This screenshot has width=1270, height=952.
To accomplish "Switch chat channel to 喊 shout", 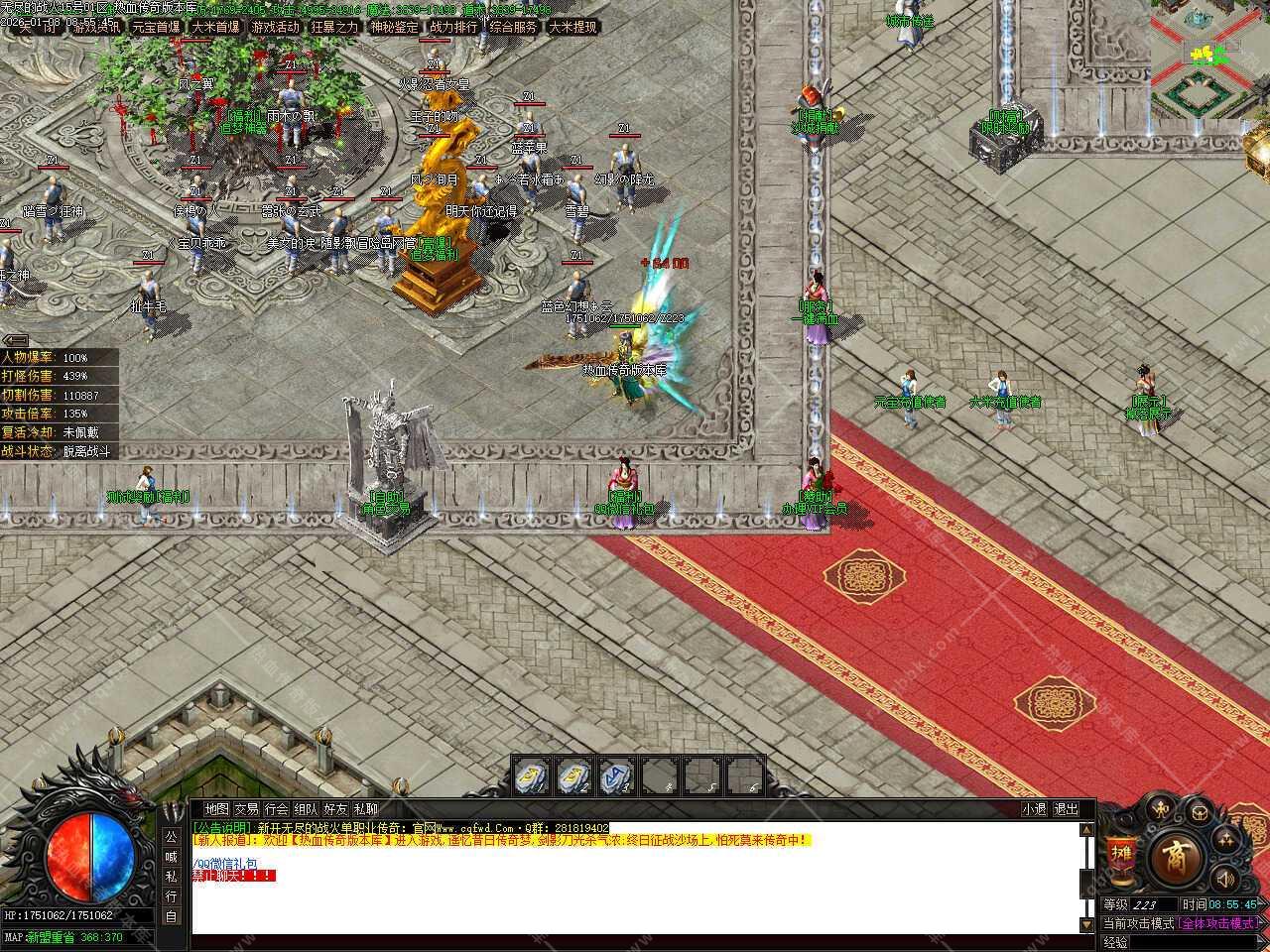I will coord(171,856).
